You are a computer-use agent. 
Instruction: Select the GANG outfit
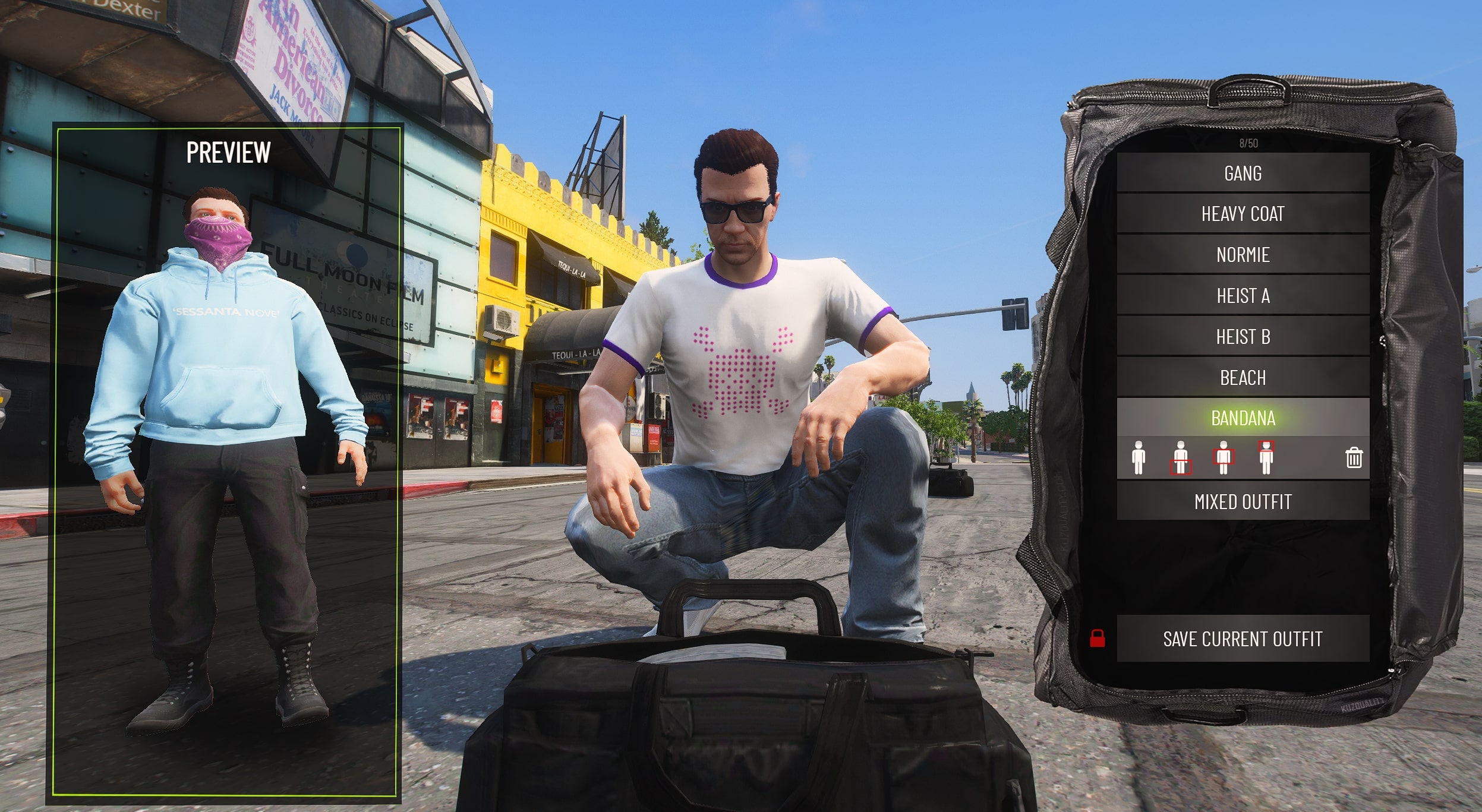coord(1242,173)
